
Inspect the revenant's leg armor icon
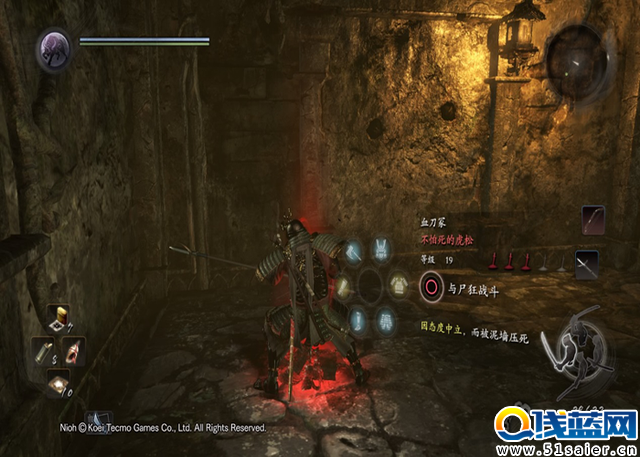(385, 319)
